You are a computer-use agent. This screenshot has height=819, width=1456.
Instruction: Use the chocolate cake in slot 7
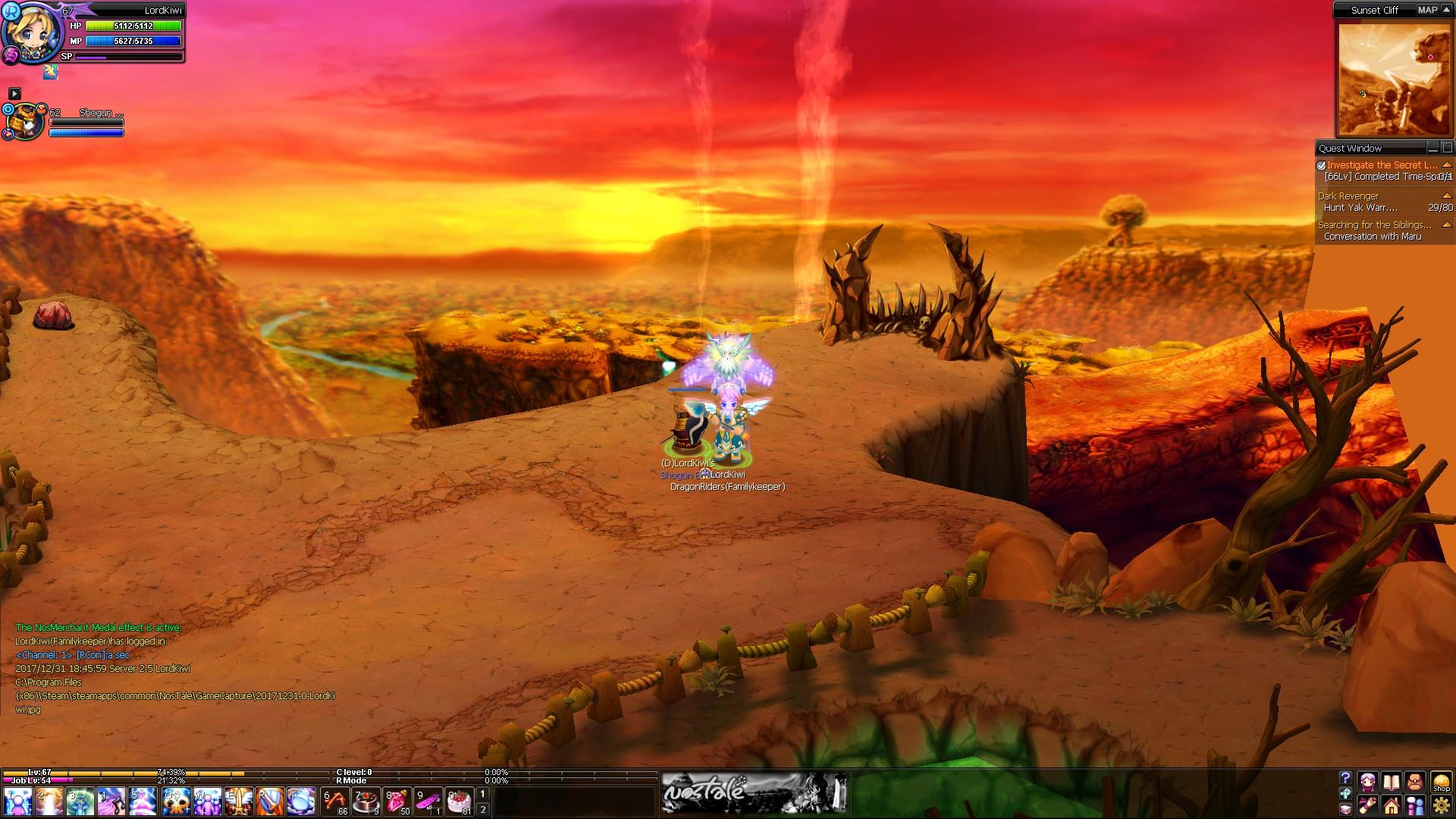pos(367,802)
